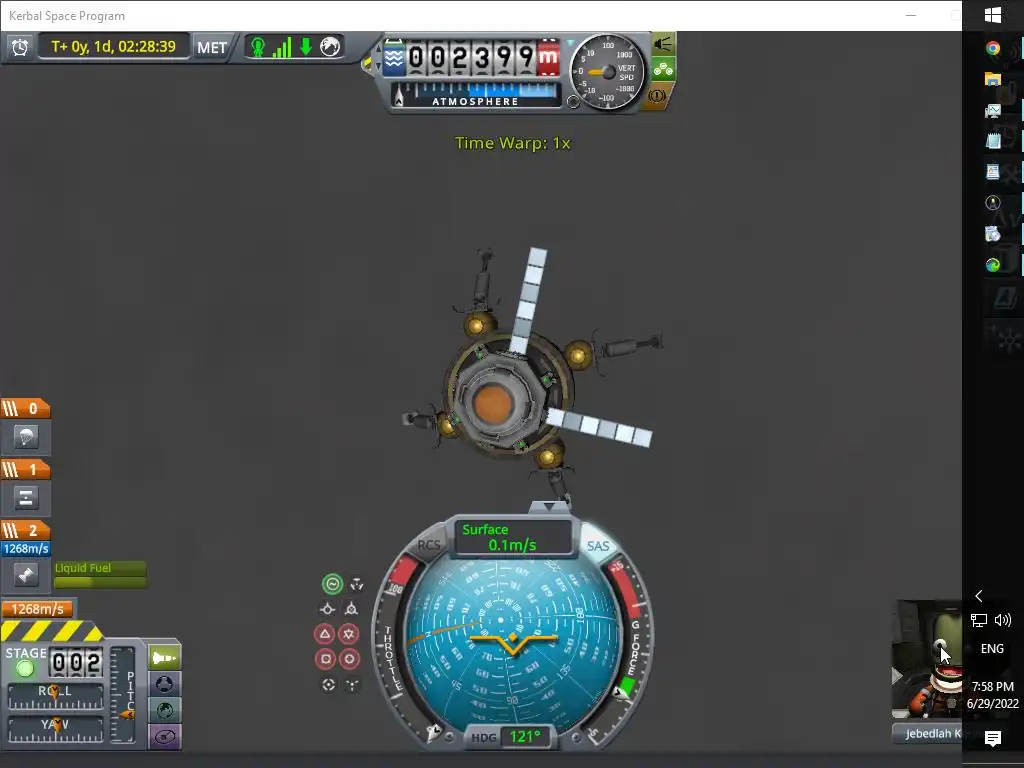Select the green stability assist SAS mode
1024x768 pixels.
332,584
